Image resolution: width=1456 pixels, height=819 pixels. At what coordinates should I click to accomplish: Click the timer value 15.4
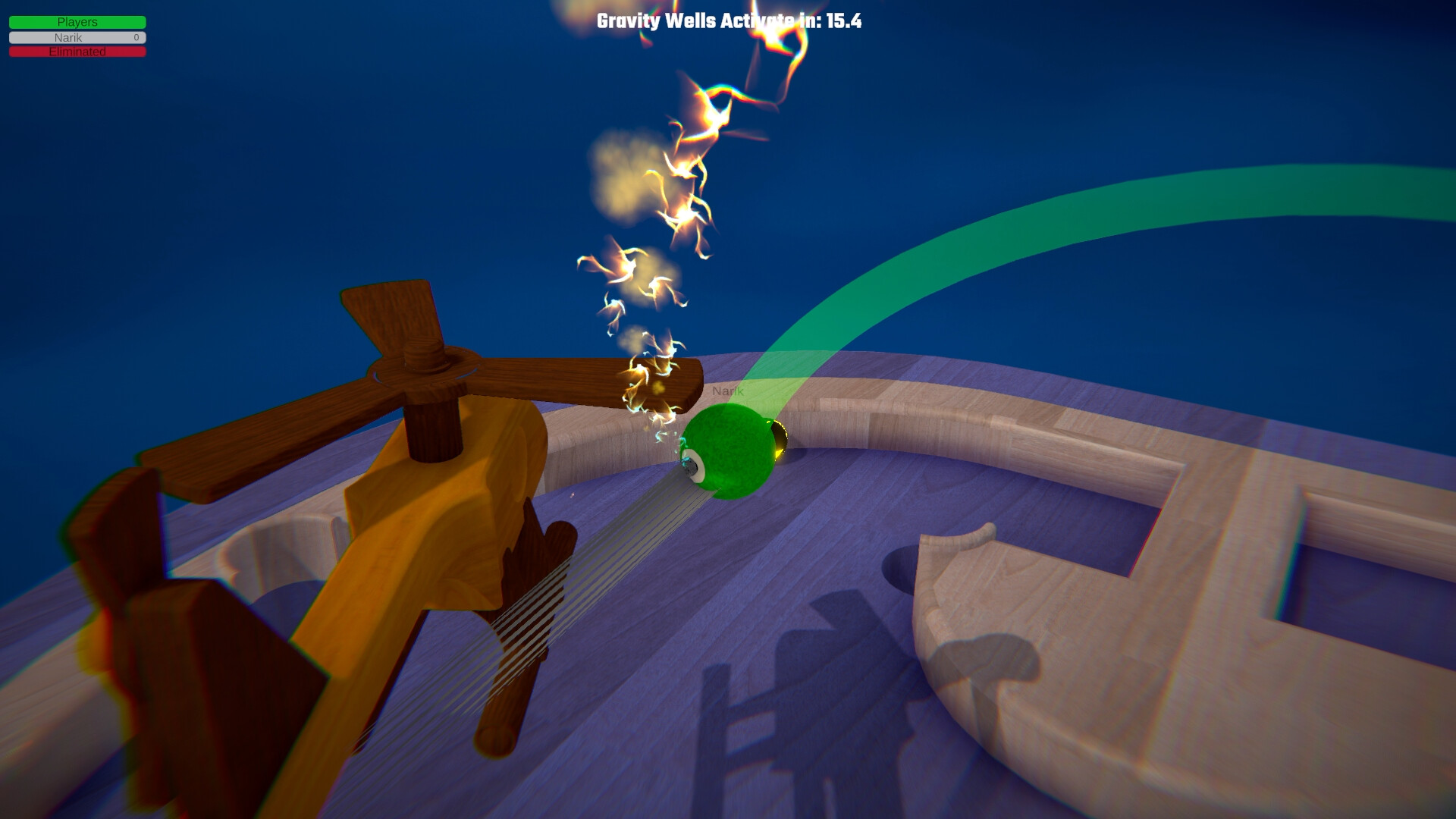point(844,22)
